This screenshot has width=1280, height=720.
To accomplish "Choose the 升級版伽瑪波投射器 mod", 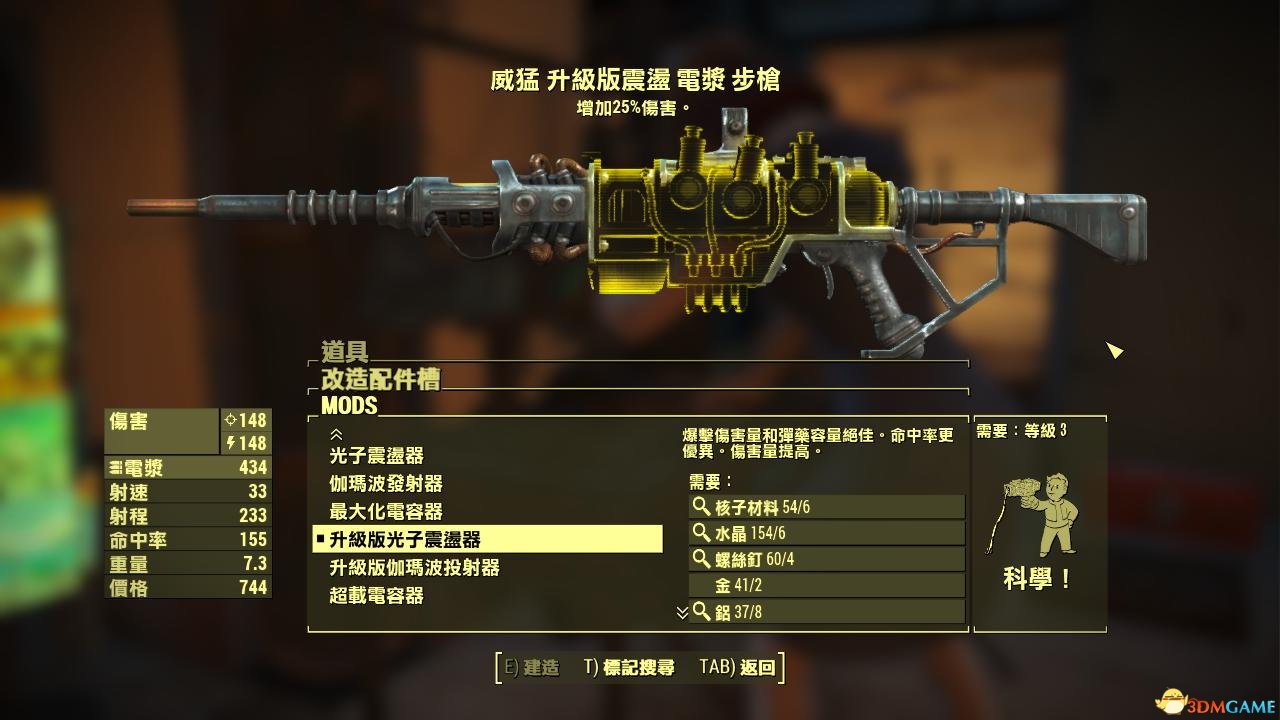I will [414, 568].
